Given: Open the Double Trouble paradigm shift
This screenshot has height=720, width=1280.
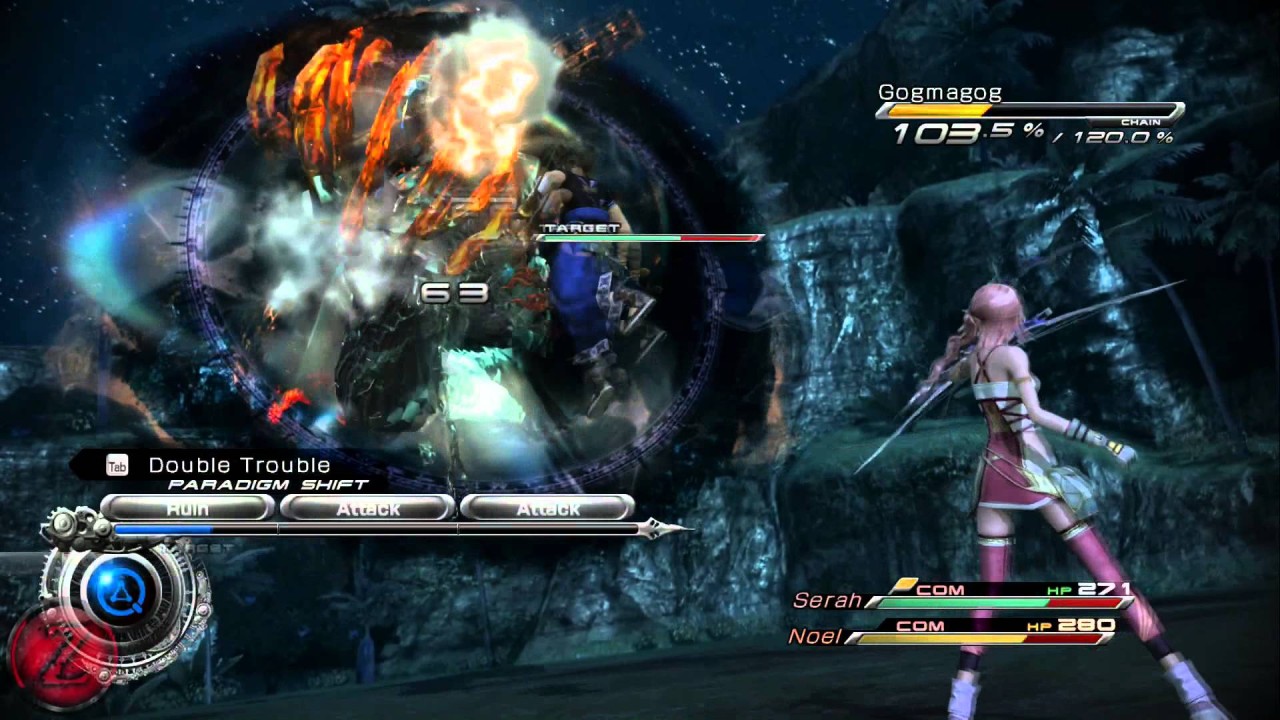Looking at the screenshot, I should click(238, 465).
